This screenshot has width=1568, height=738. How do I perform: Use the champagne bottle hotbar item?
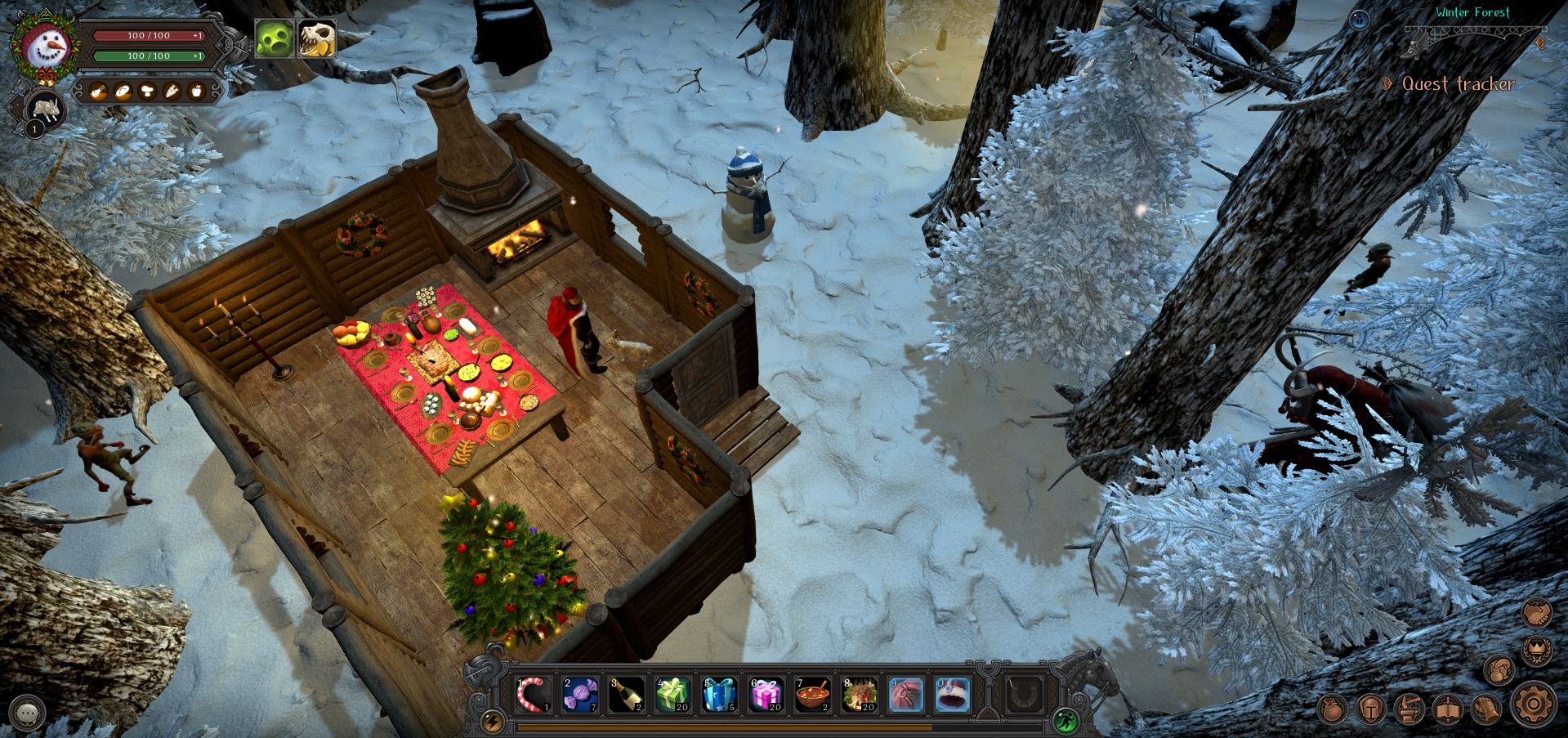pyautogui.click(x=627, y=695)
